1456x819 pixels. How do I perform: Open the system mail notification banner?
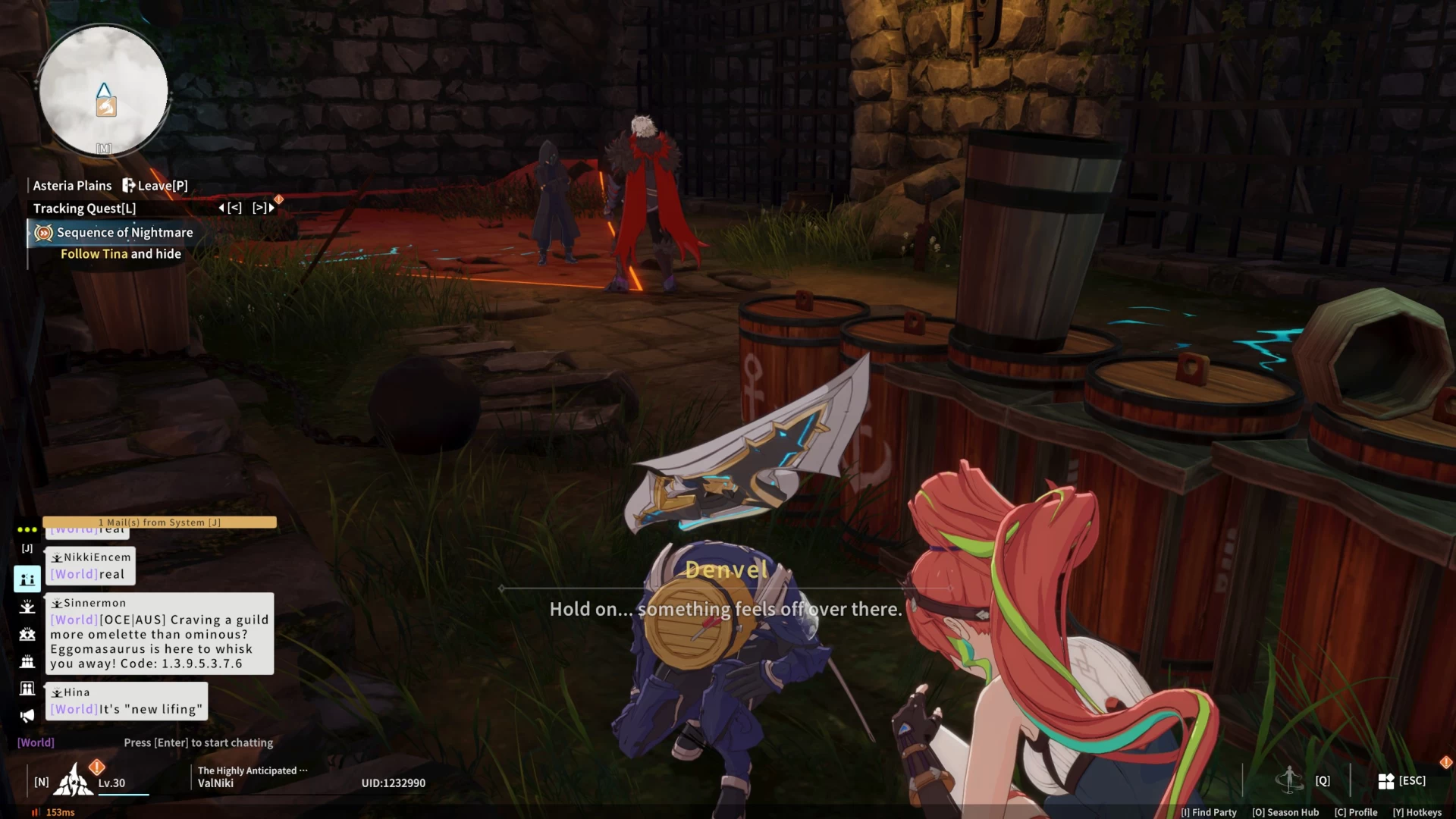[x=159, y=522]
